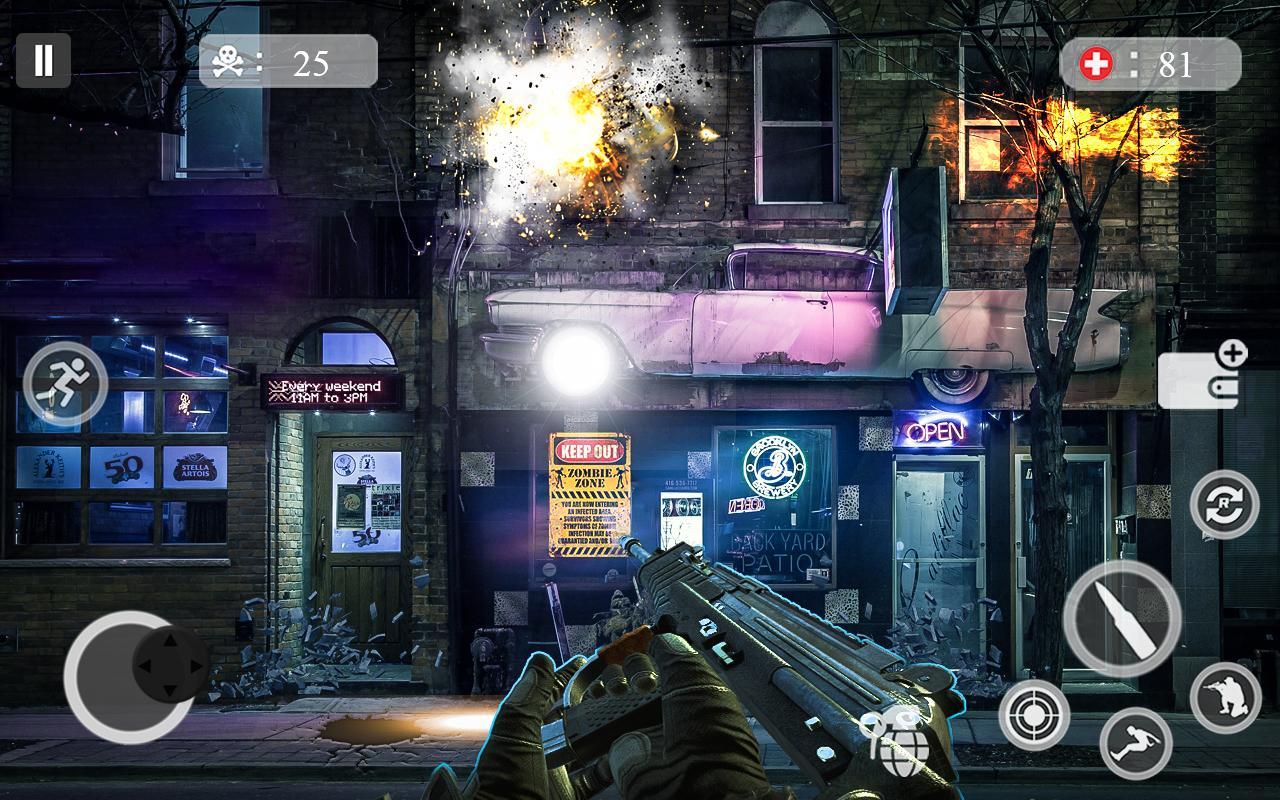Touch the movement joystick
This screenshot has height=800, width=1280.
tap(130, 676)
